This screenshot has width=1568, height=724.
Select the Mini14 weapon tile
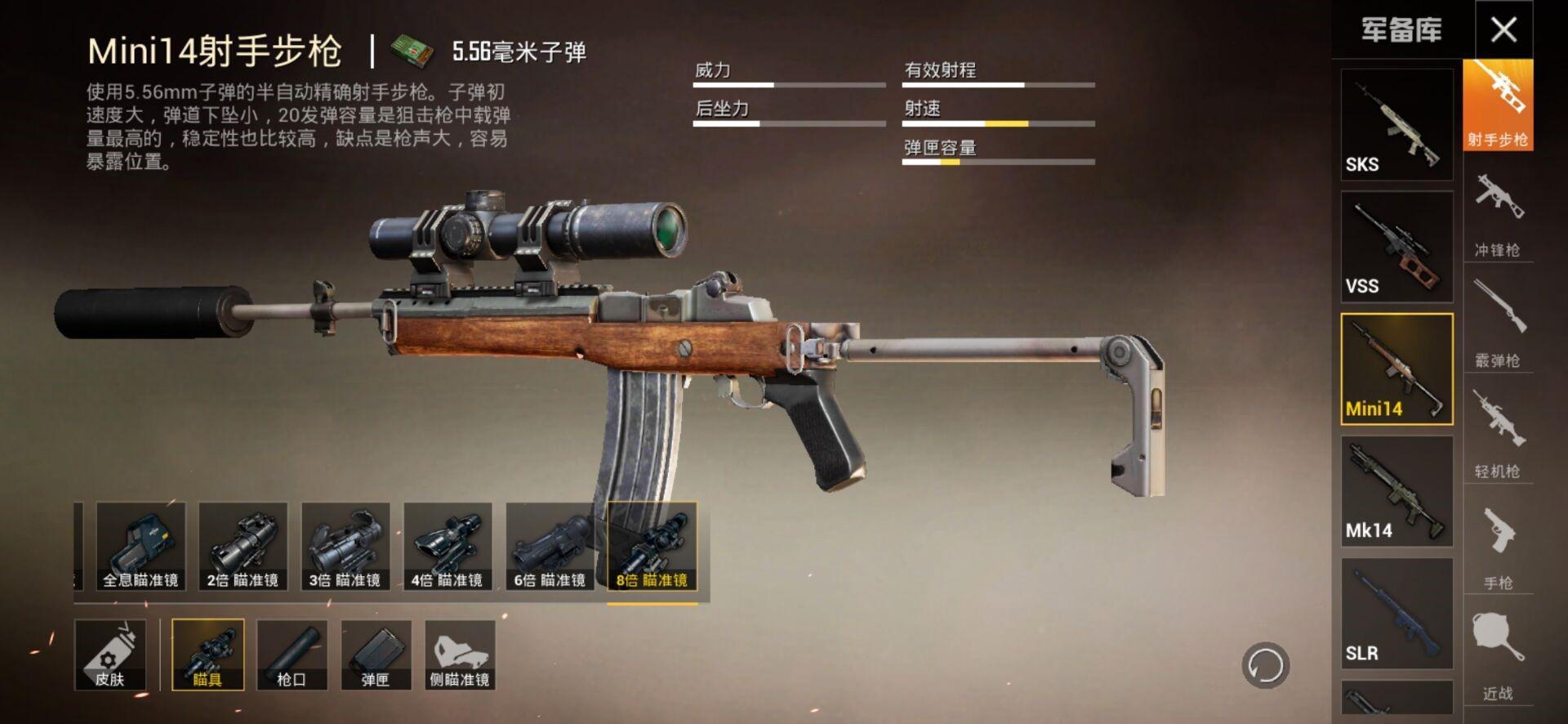click(x=1396, y=369)
